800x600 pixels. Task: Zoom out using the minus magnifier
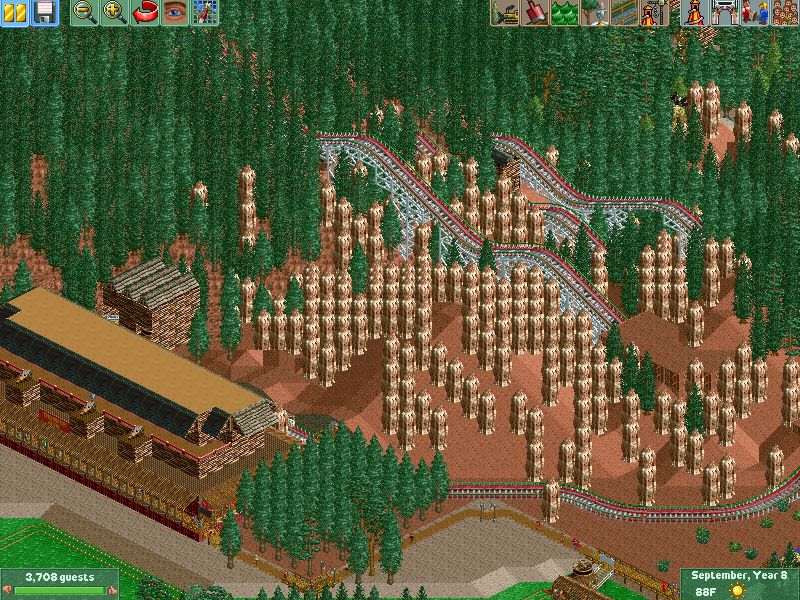(86, 12)
